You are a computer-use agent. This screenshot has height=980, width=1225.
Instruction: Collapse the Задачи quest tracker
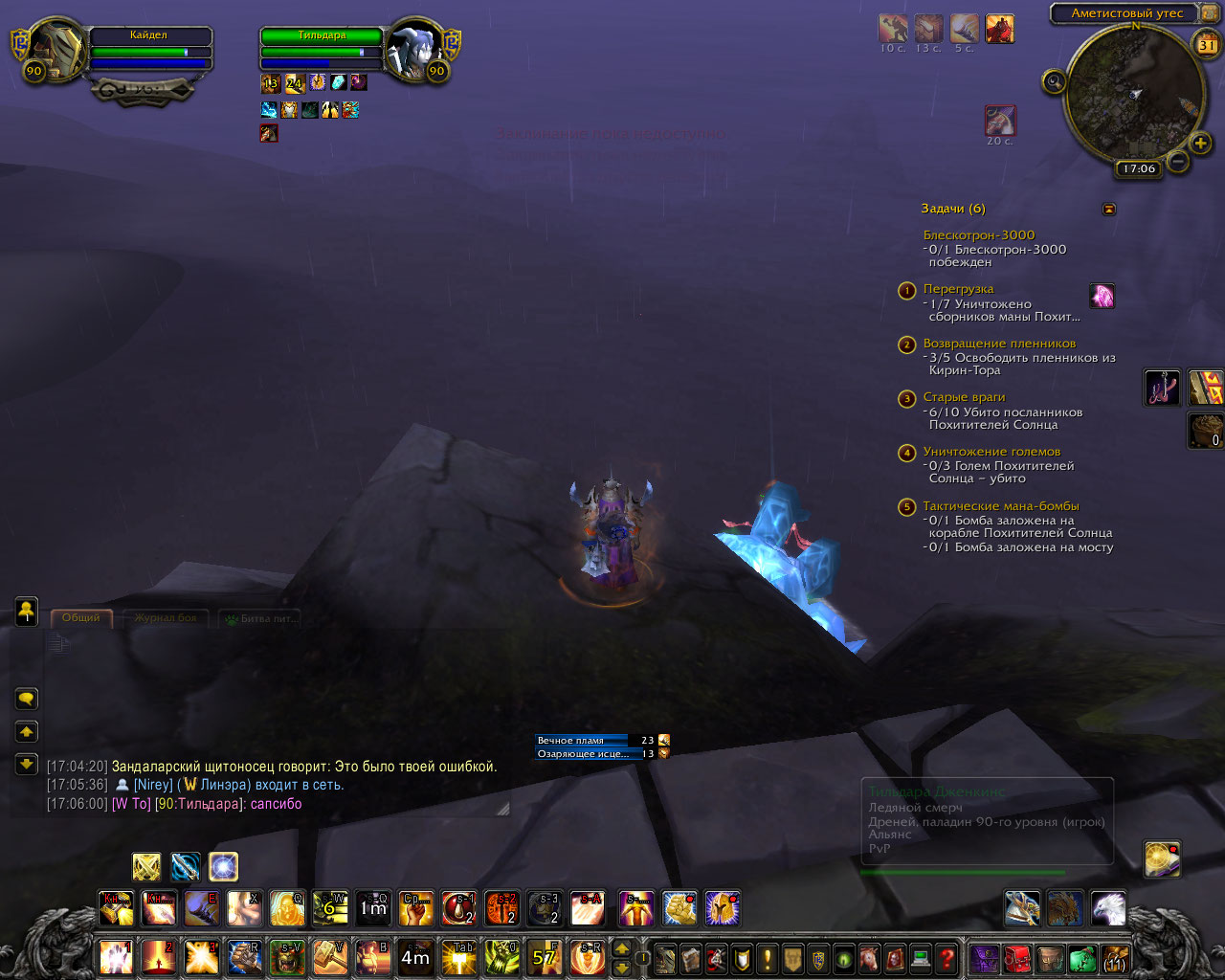(x=1108, y=209)
